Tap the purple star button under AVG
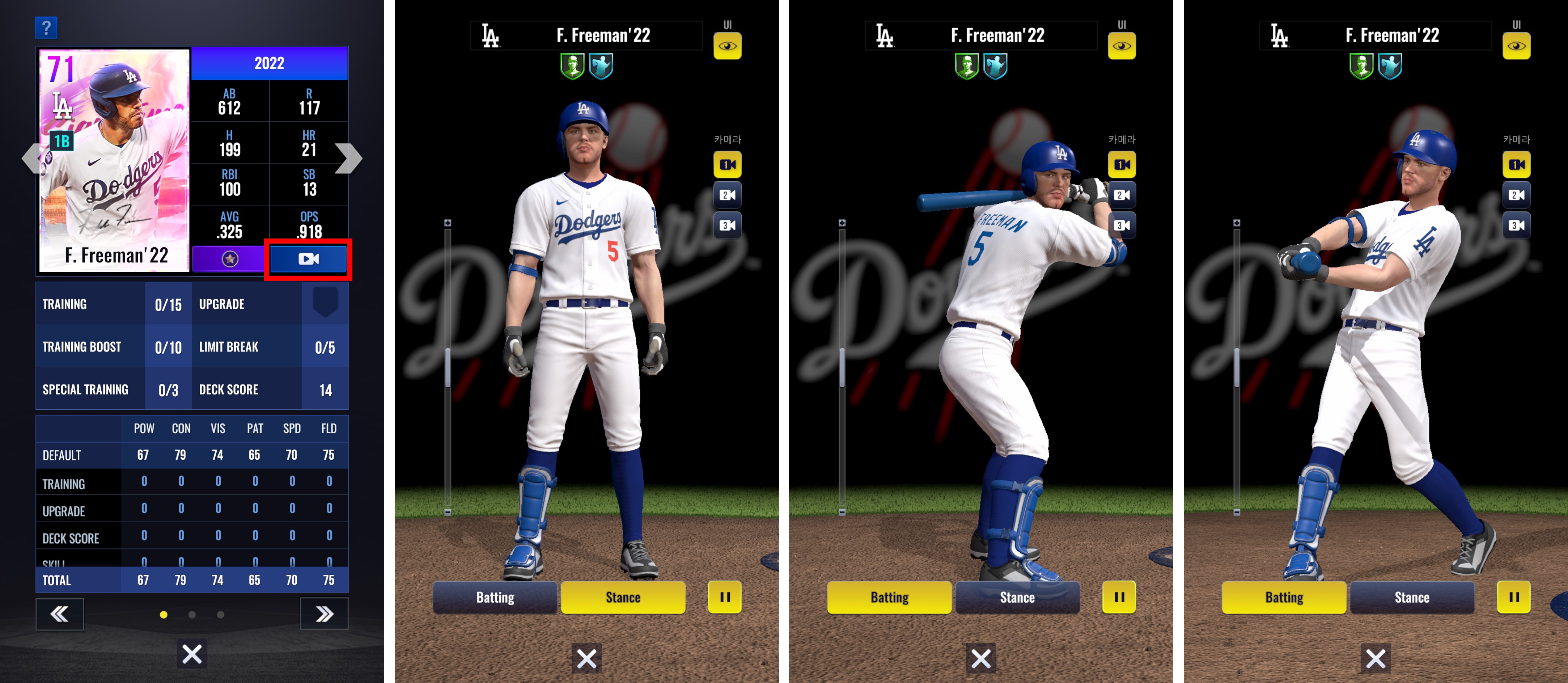This screenshot has height=683, width=1568. tap(229, 259)
